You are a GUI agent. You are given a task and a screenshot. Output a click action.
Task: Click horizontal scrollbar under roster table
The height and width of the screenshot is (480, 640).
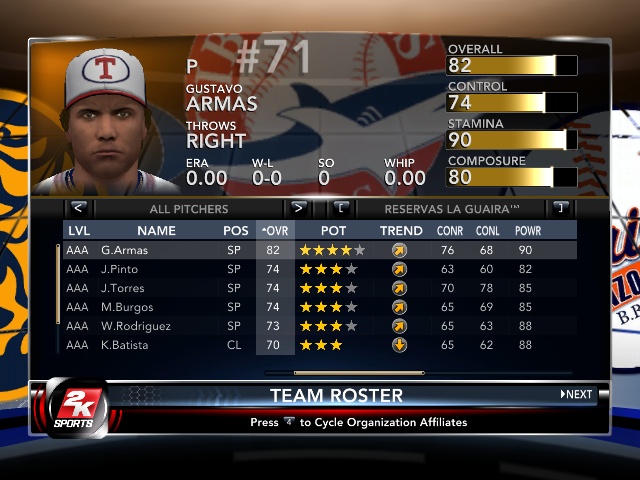(x=345, y=373)
